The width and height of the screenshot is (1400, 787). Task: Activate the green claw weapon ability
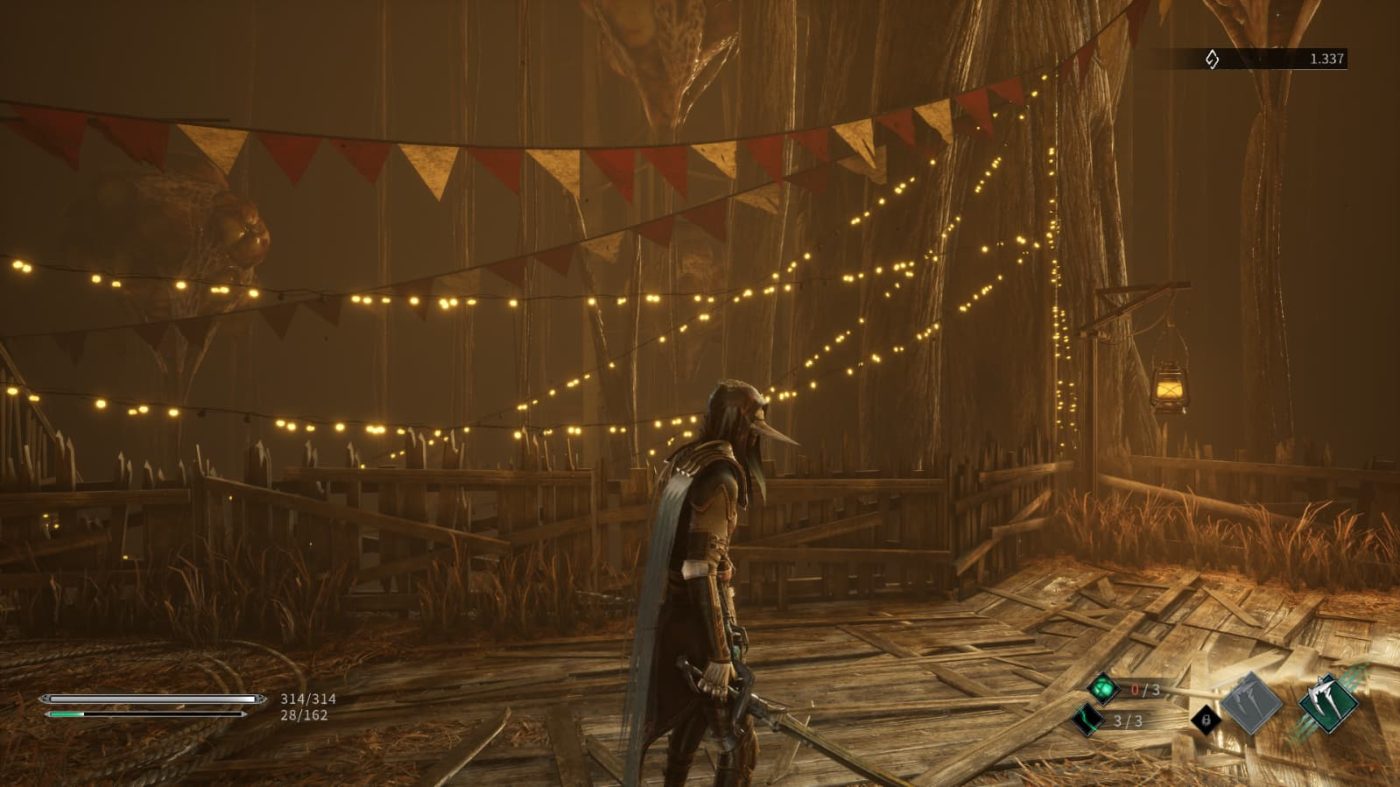coord(1328,703)
